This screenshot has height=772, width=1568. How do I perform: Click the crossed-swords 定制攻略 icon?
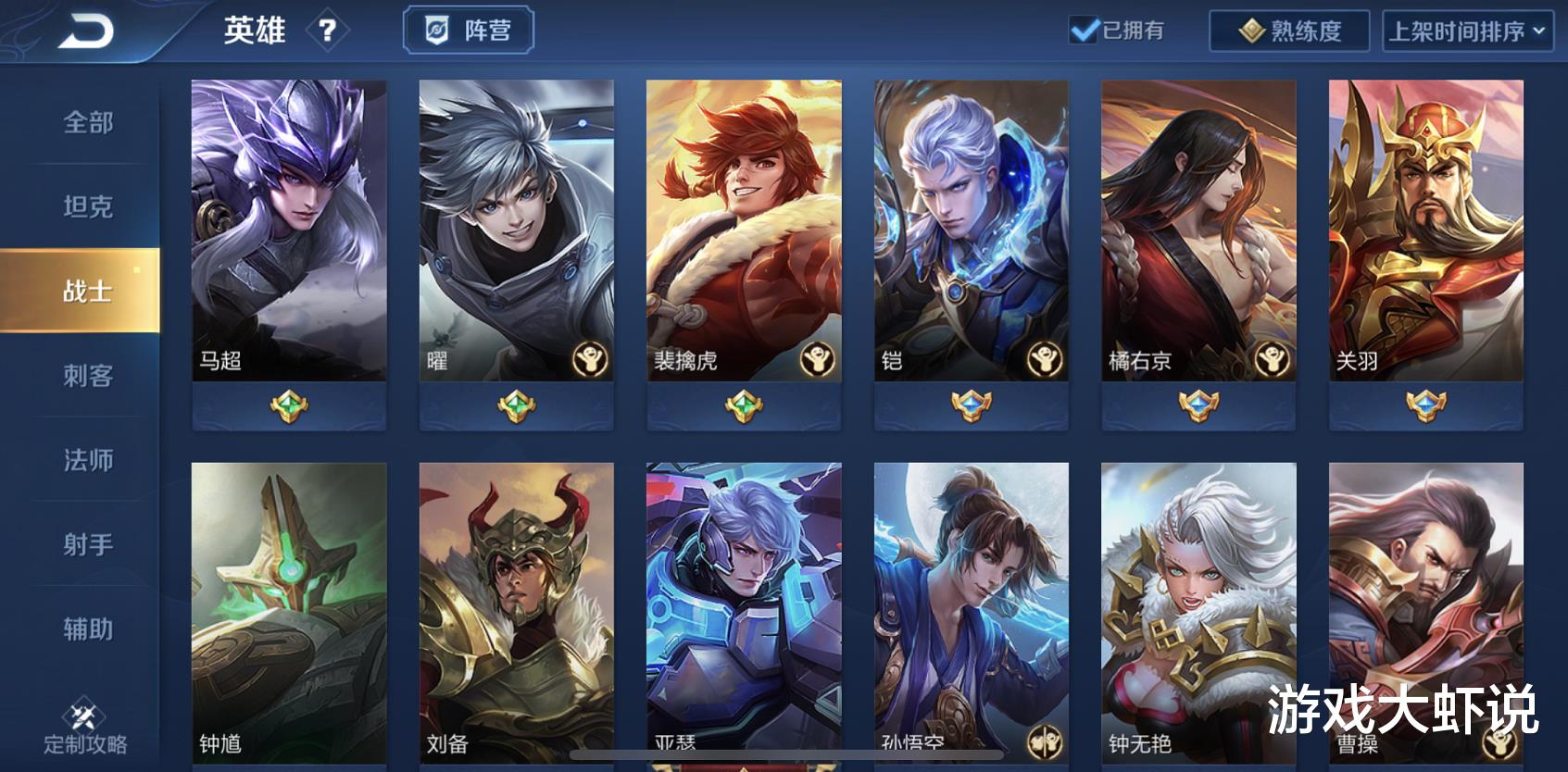(x=82, y=715)
